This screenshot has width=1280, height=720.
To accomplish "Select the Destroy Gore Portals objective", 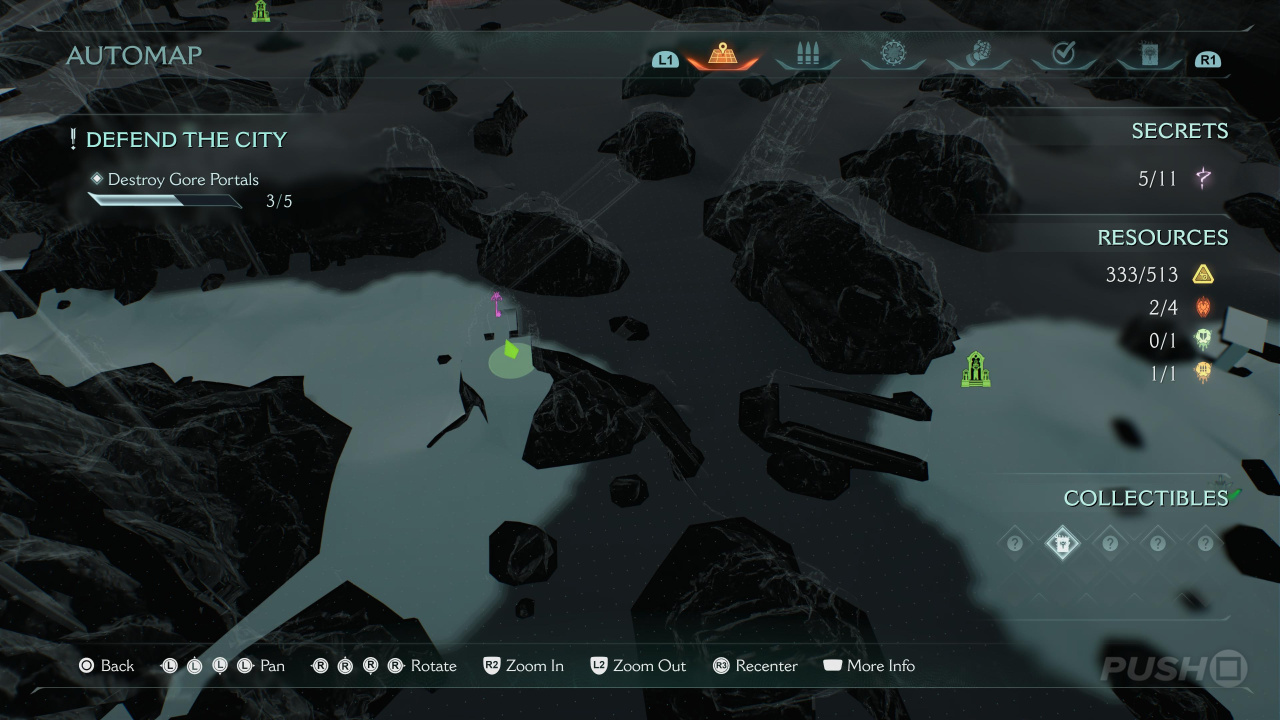I will pos(183,180).
